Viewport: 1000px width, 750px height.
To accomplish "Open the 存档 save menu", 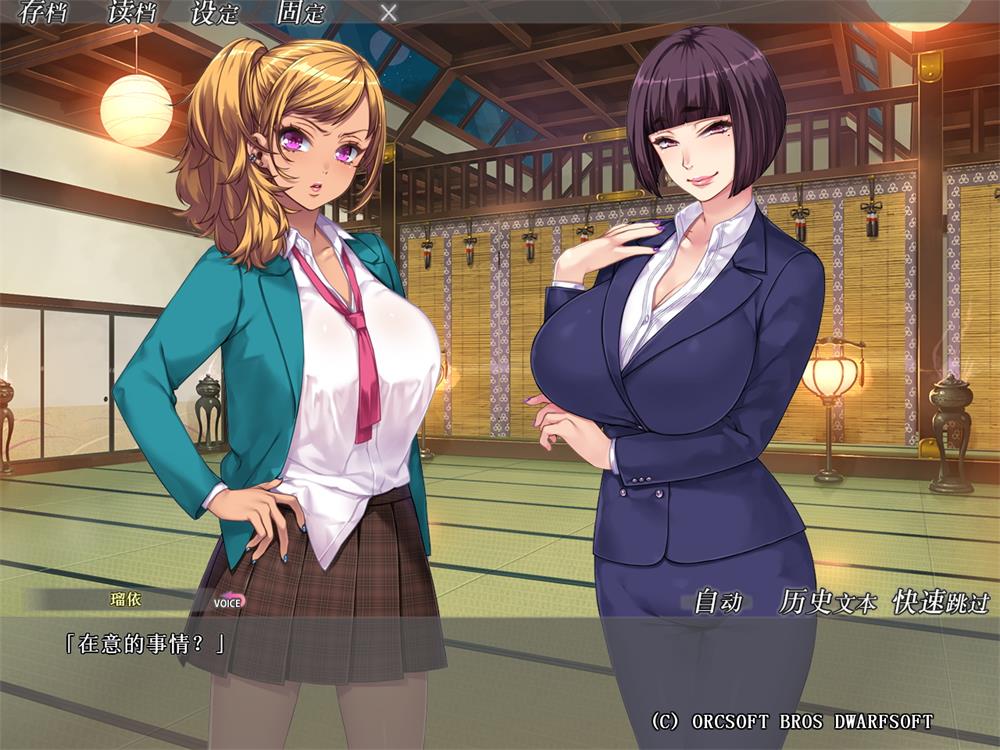I will coord(42,13).
